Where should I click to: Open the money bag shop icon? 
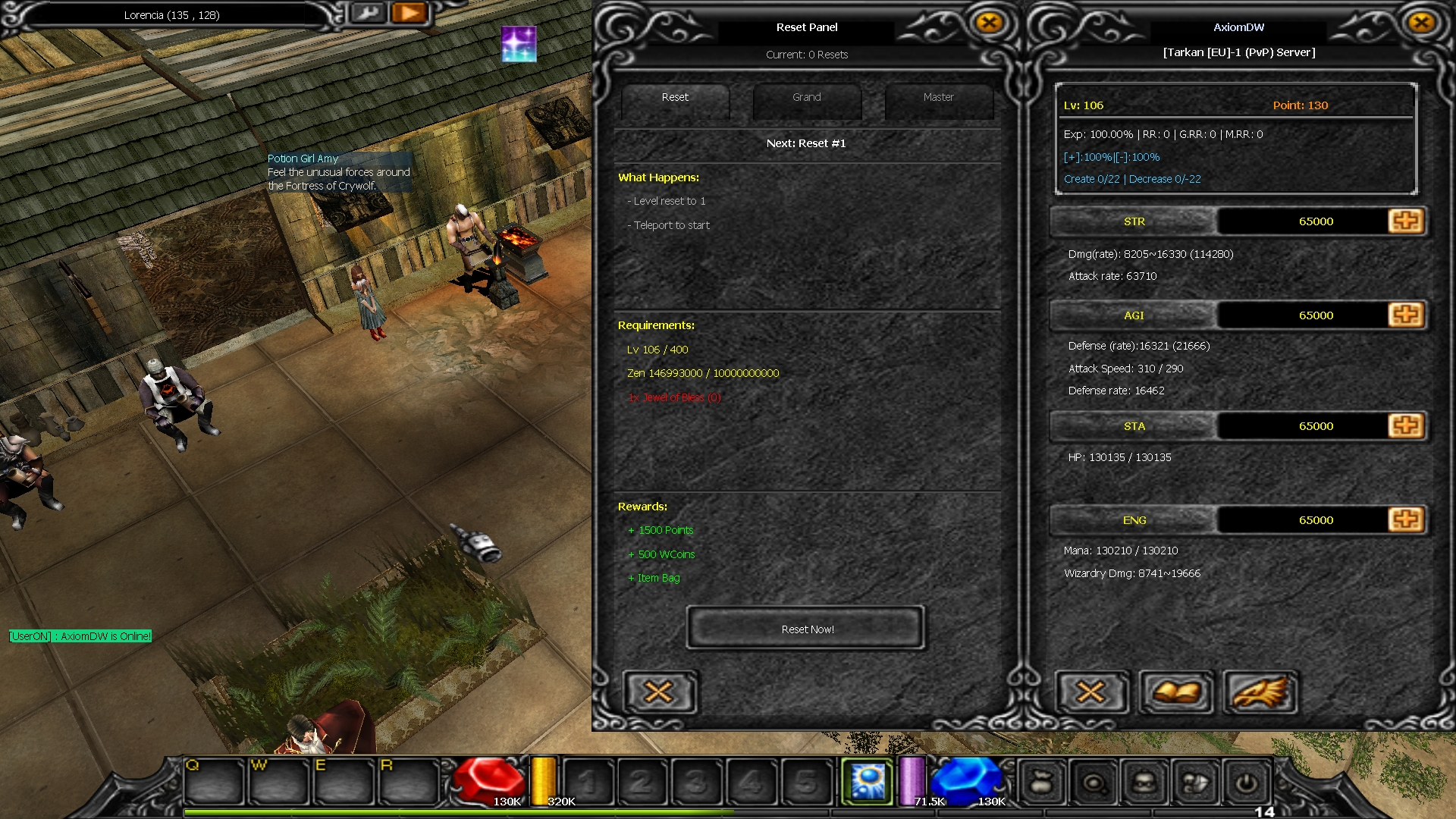point(1042,783)
